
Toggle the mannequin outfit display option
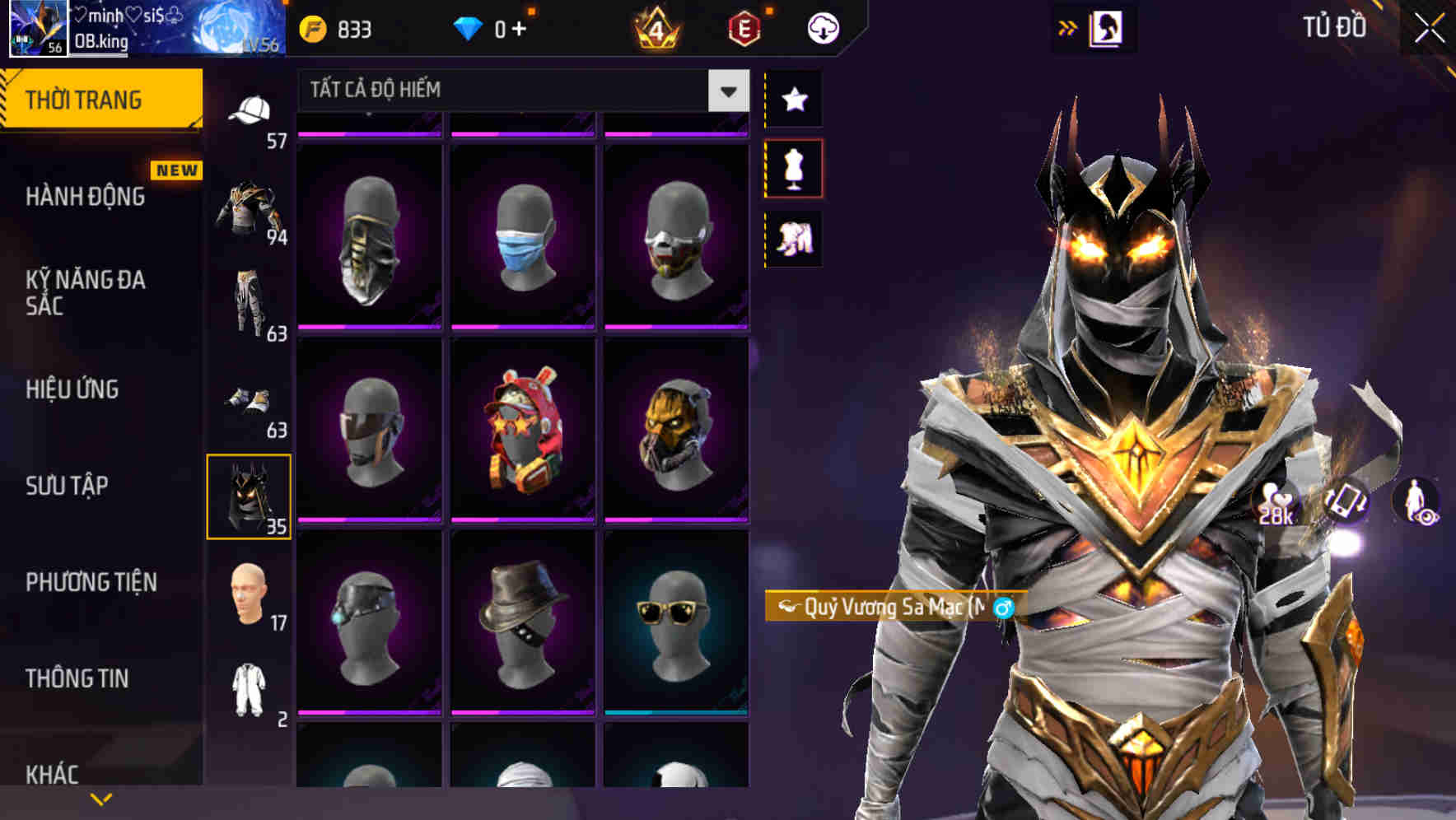[795, 167]
